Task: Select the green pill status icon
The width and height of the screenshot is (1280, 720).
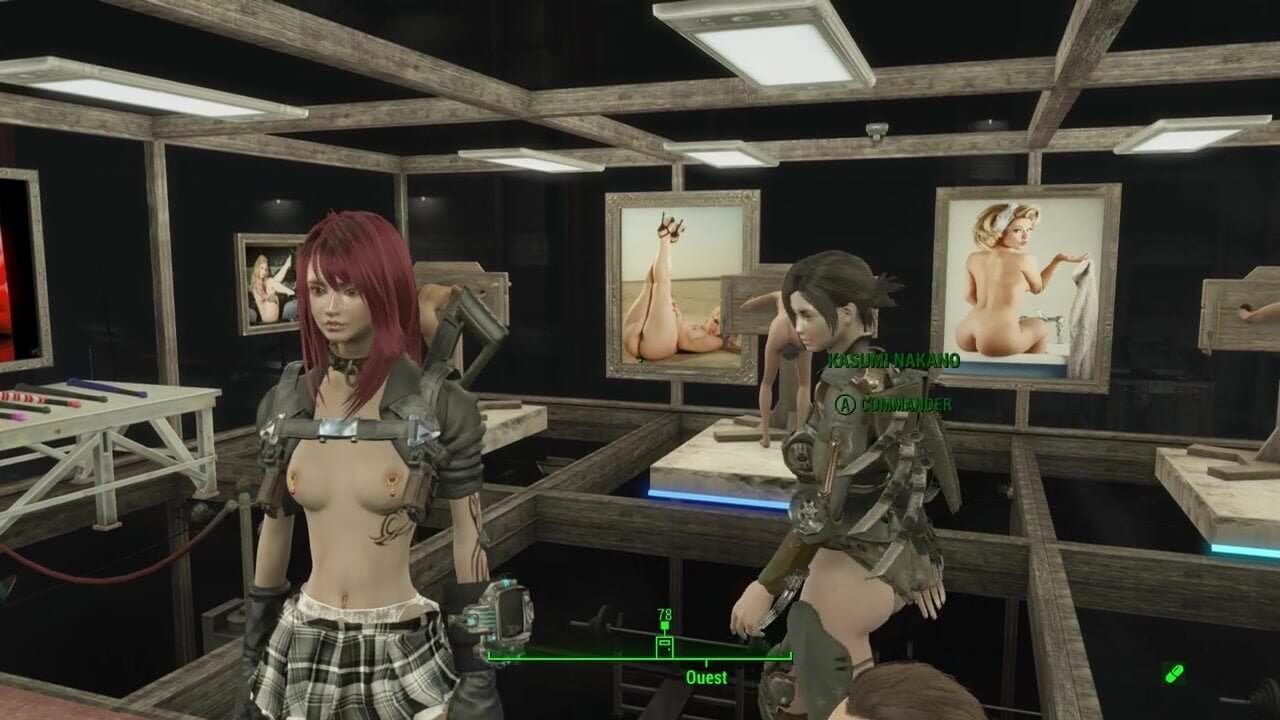Action: 1174,673
